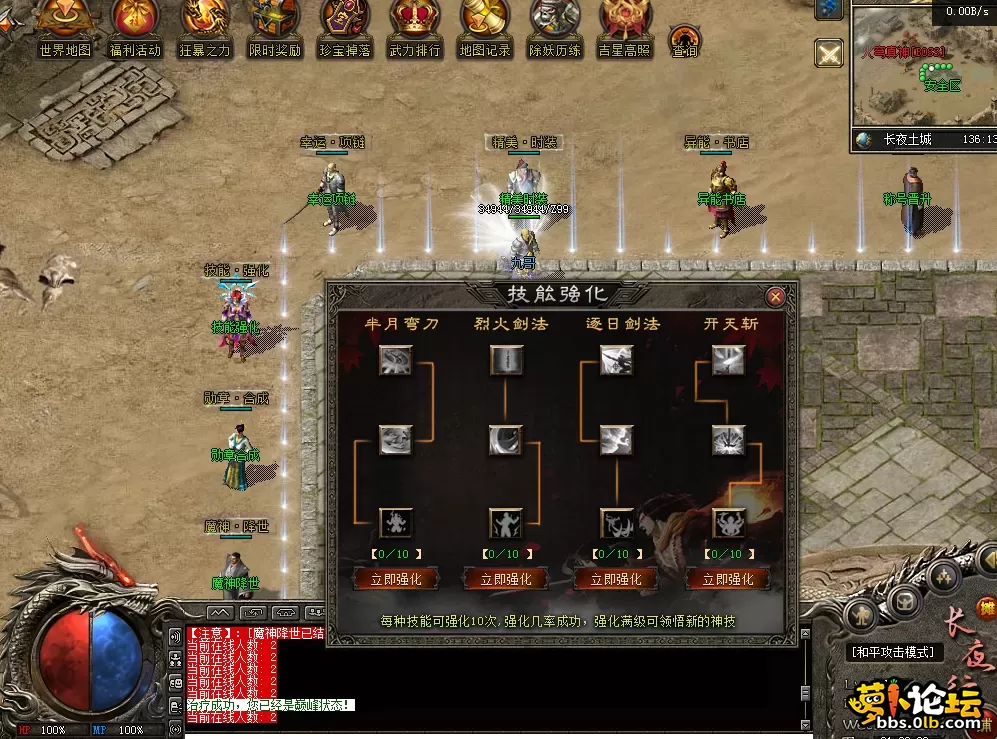
Task: Click 立即强化 under 半月弯刀
Action: pyautogui.click(x=395, y=579)
